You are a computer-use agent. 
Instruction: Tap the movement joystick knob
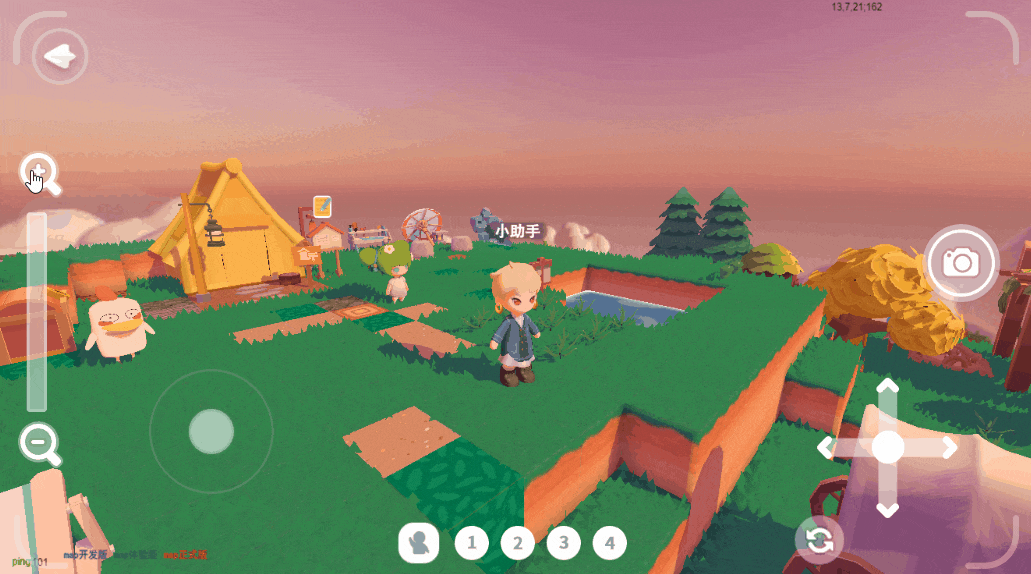tap(211, 431)
